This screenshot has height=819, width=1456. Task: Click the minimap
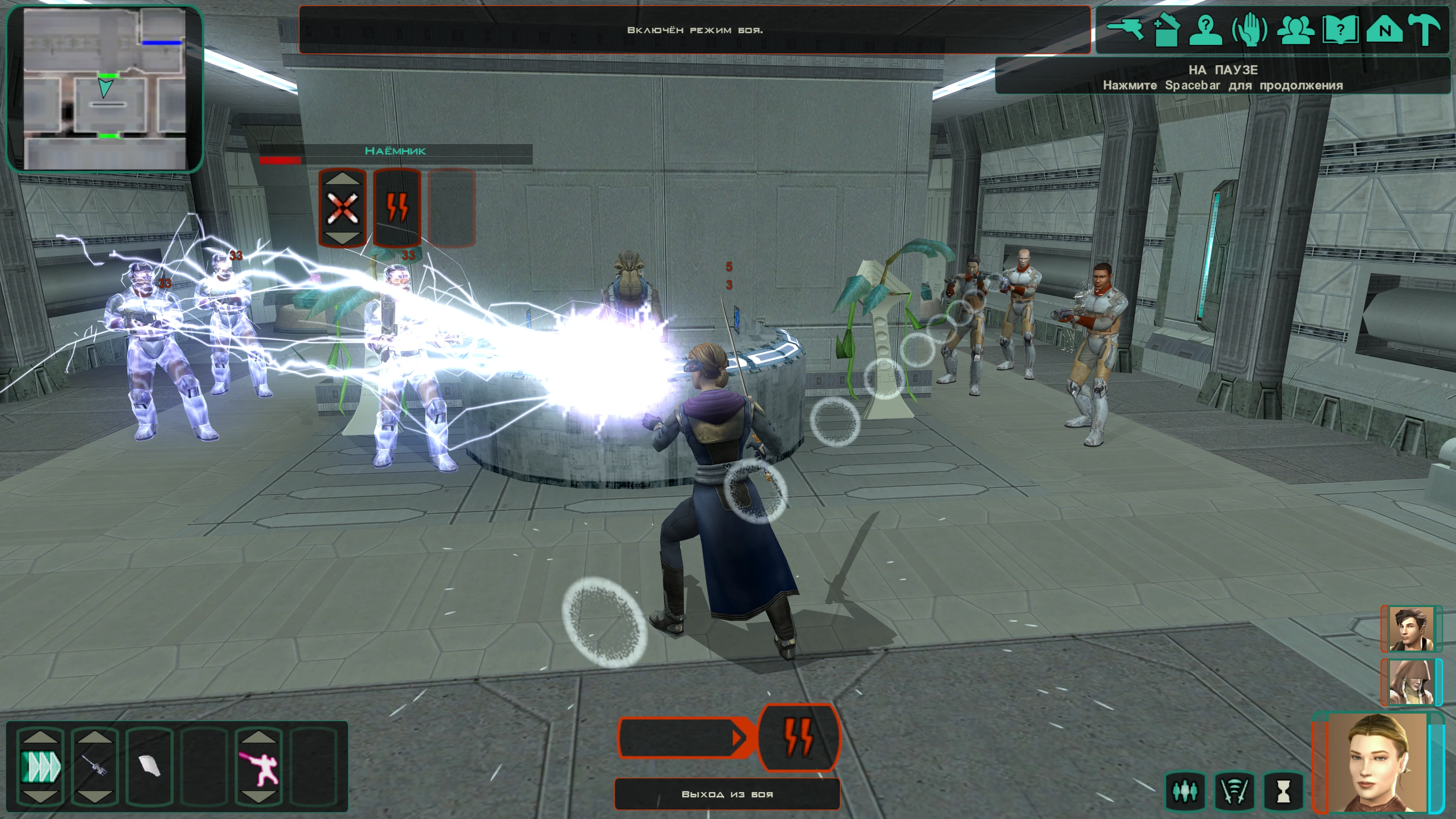tap(105, 89)
